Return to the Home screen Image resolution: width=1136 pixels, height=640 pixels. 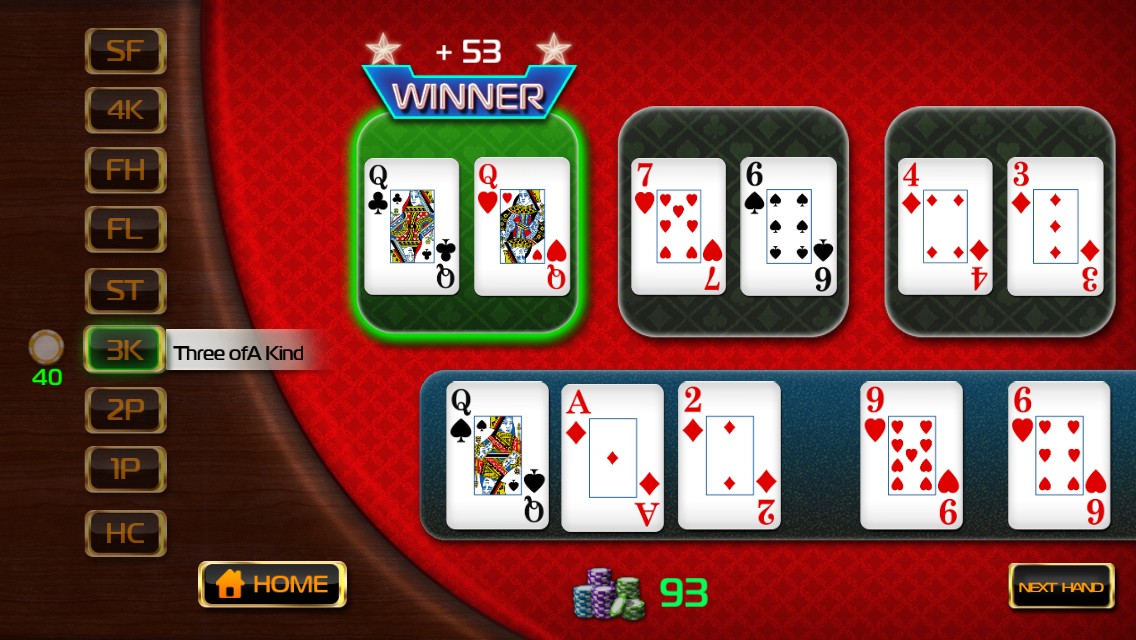pyautogui.click(x=272, y=584)
